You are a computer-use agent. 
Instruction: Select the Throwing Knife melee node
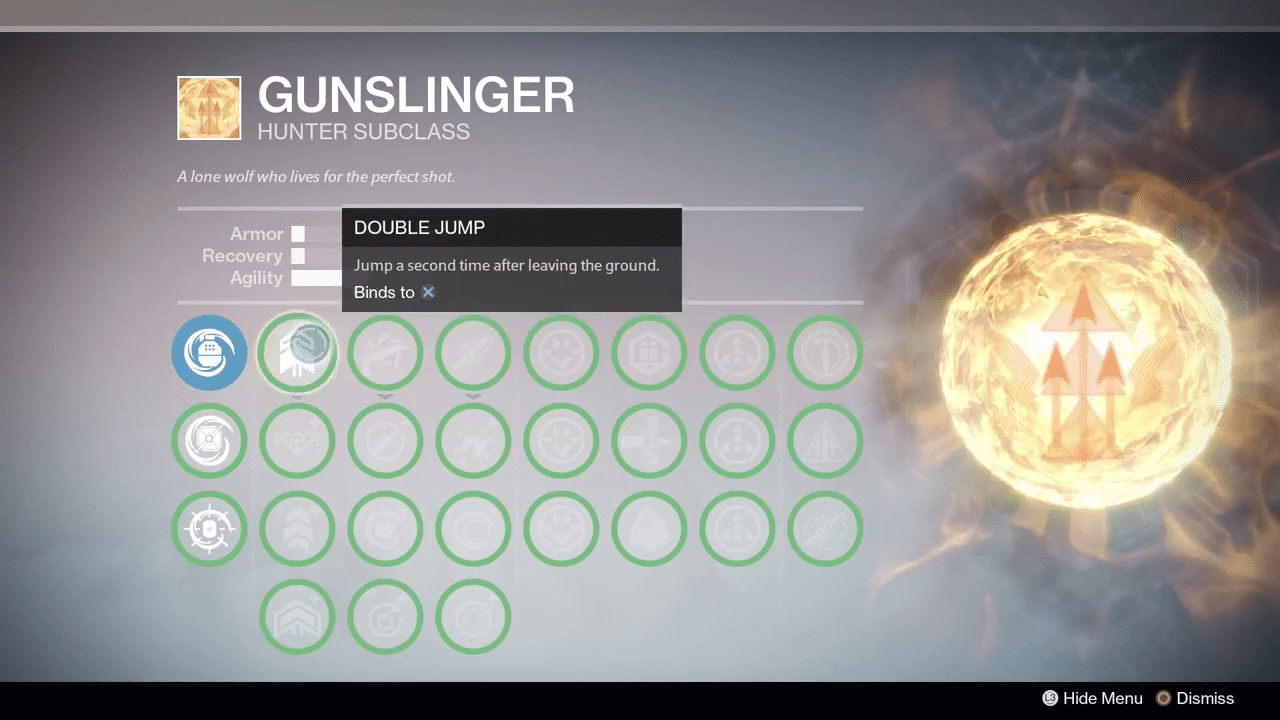[x=473, y=352]
